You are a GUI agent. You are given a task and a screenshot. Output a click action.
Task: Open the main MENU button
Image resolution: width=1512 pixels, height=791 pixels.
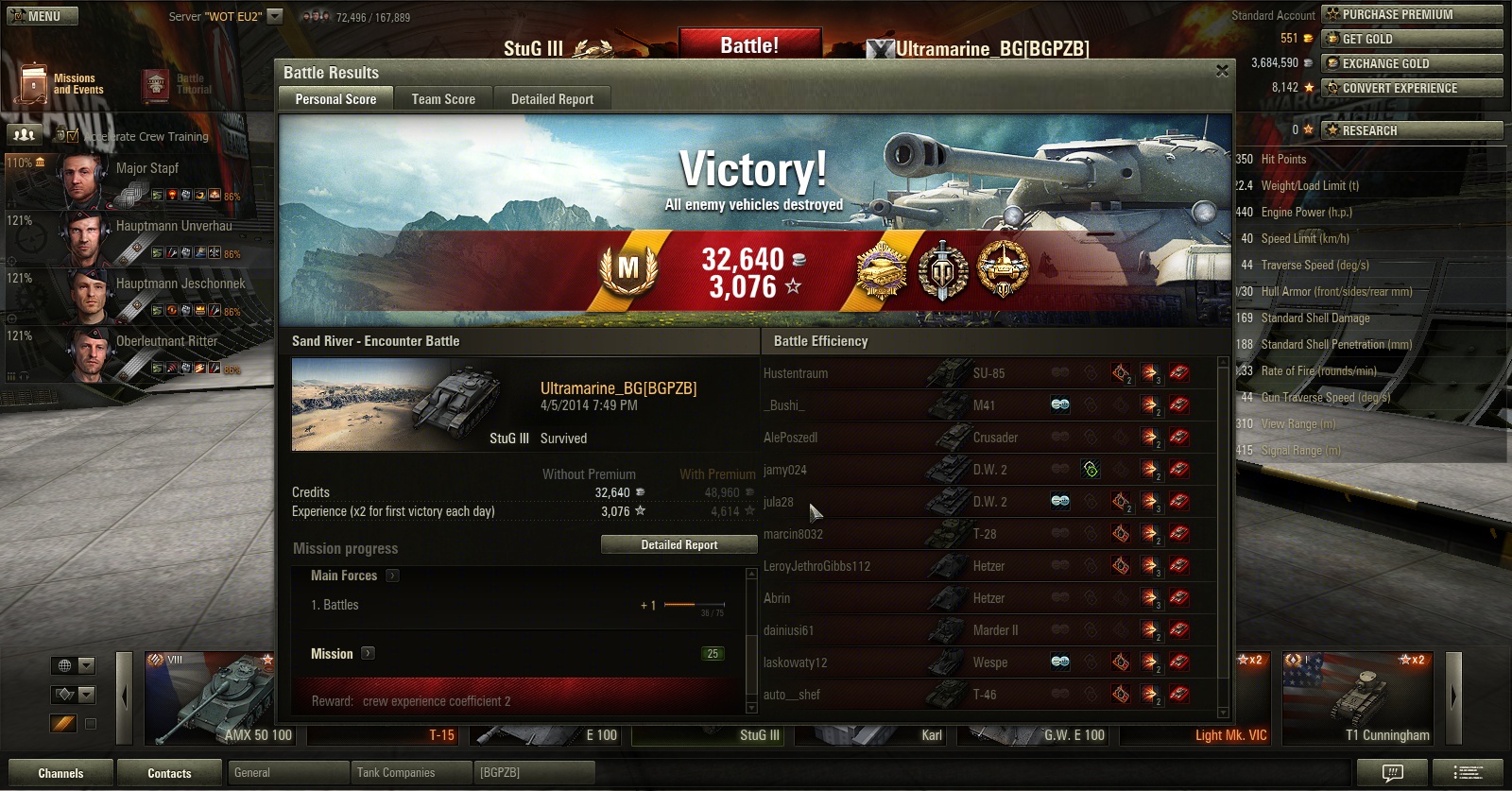(43, 16)
